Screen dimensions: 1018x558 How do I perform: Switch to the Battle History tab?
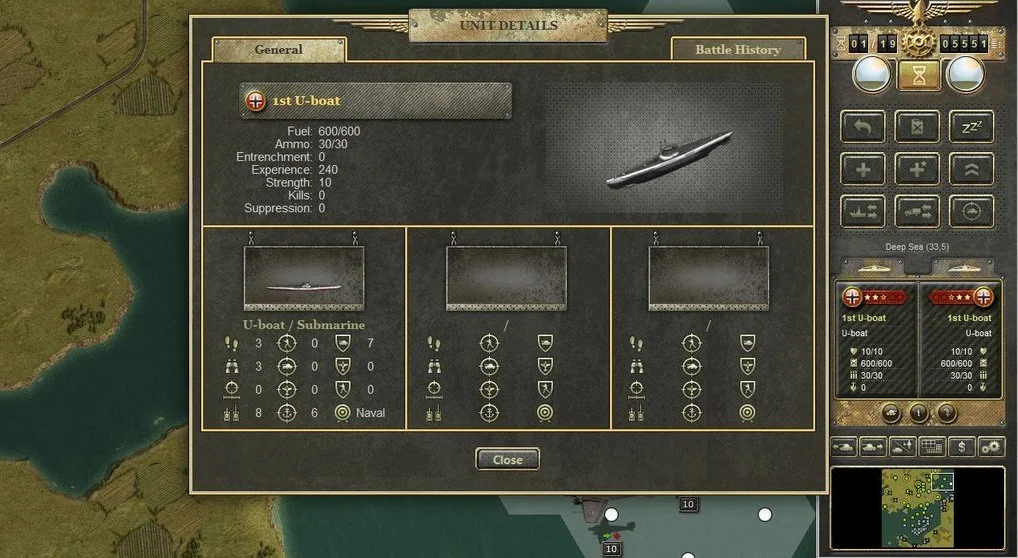pos(738,49)
